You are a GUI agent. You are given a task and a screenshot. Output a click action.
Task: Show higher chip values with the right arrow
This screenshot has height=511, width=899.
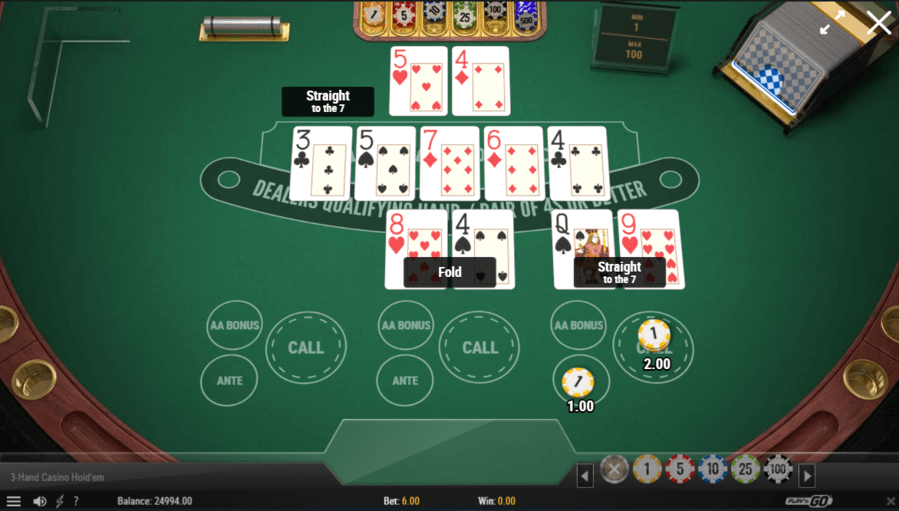click(x=807, y=476)
